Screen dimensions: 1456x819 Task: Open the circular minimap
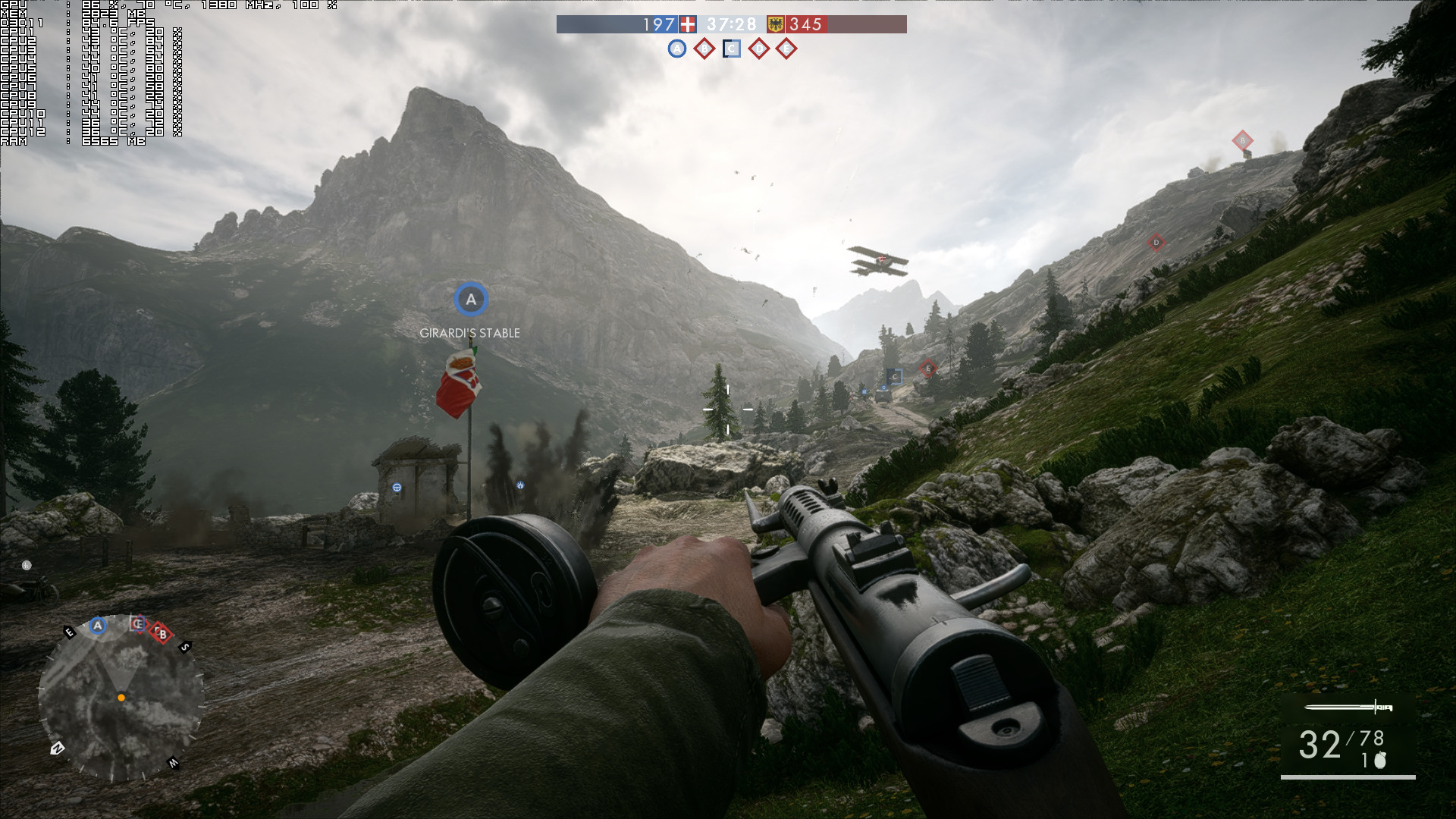coord(121,698)
